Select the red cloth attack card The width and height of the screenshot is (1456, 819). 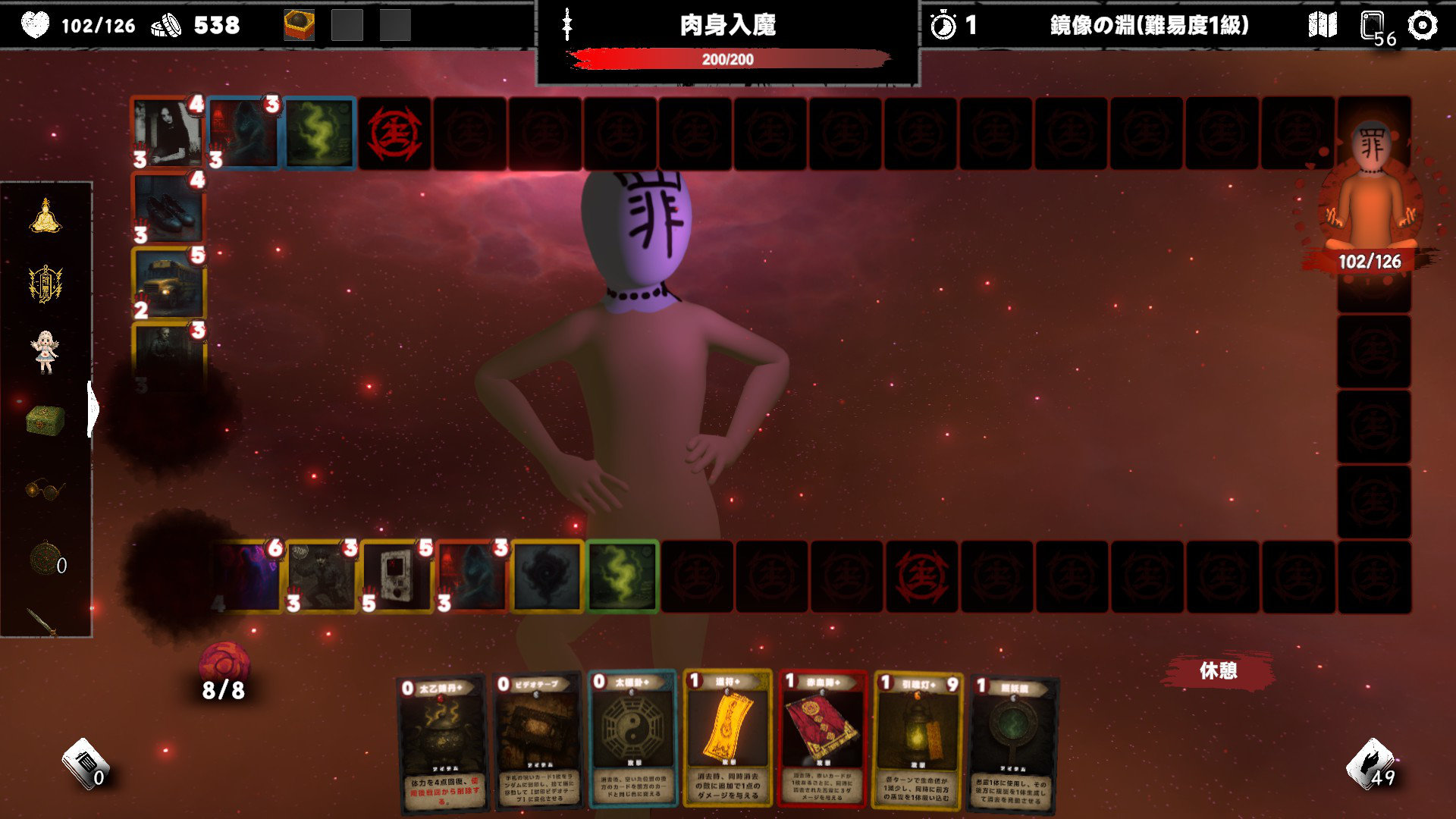(823, 739)
